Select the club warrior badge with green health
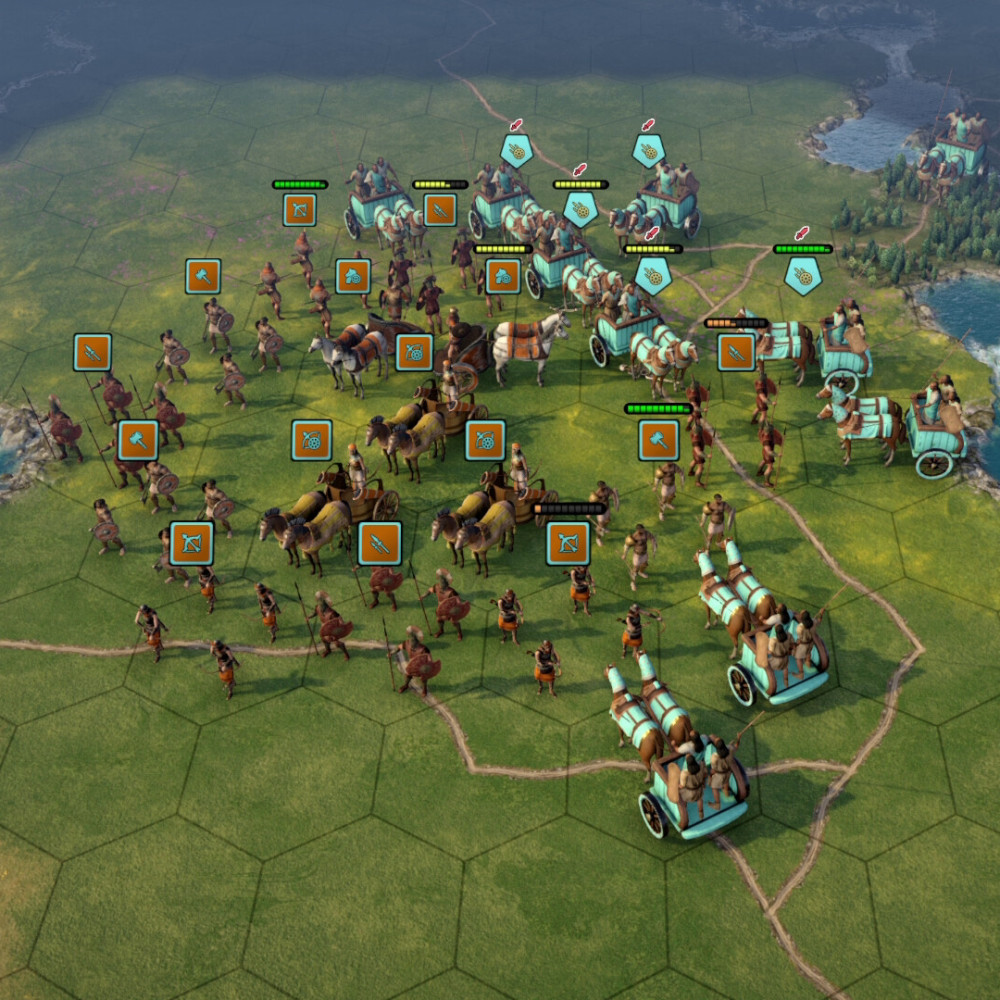 (x=658, y=440)
